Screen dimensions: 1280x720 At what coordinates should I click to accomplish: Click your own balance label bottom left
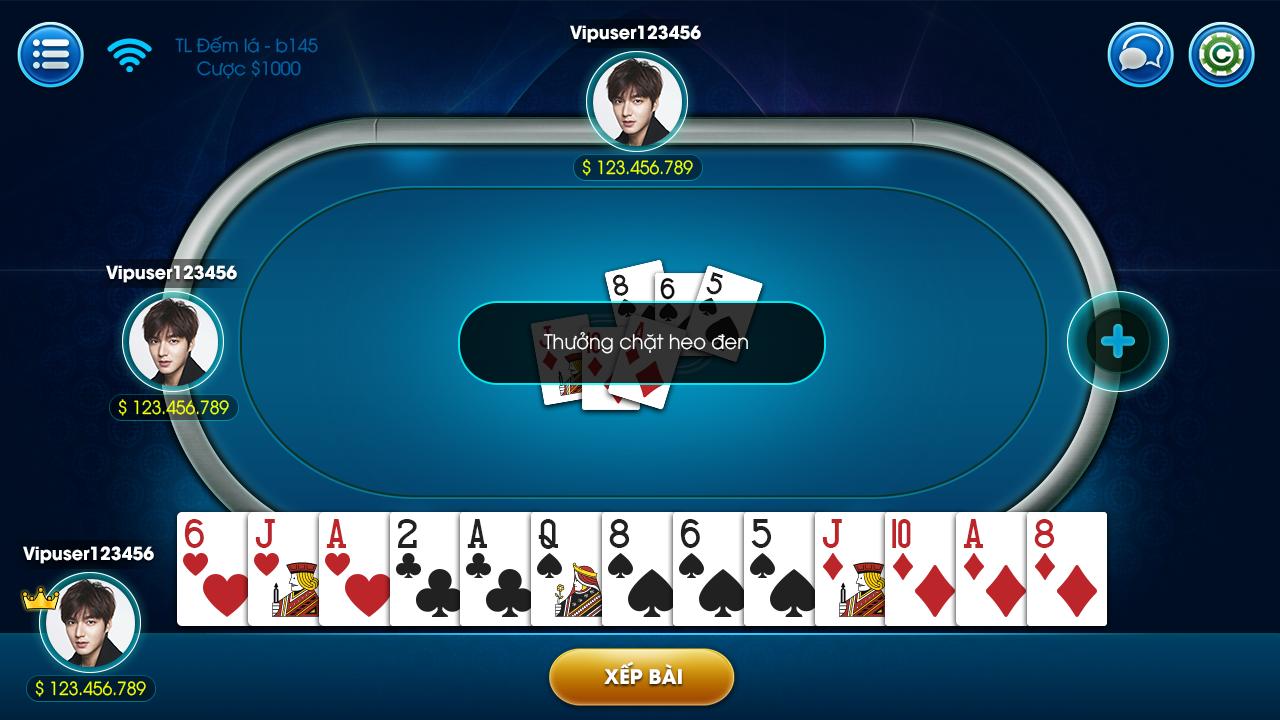point(88,688)
